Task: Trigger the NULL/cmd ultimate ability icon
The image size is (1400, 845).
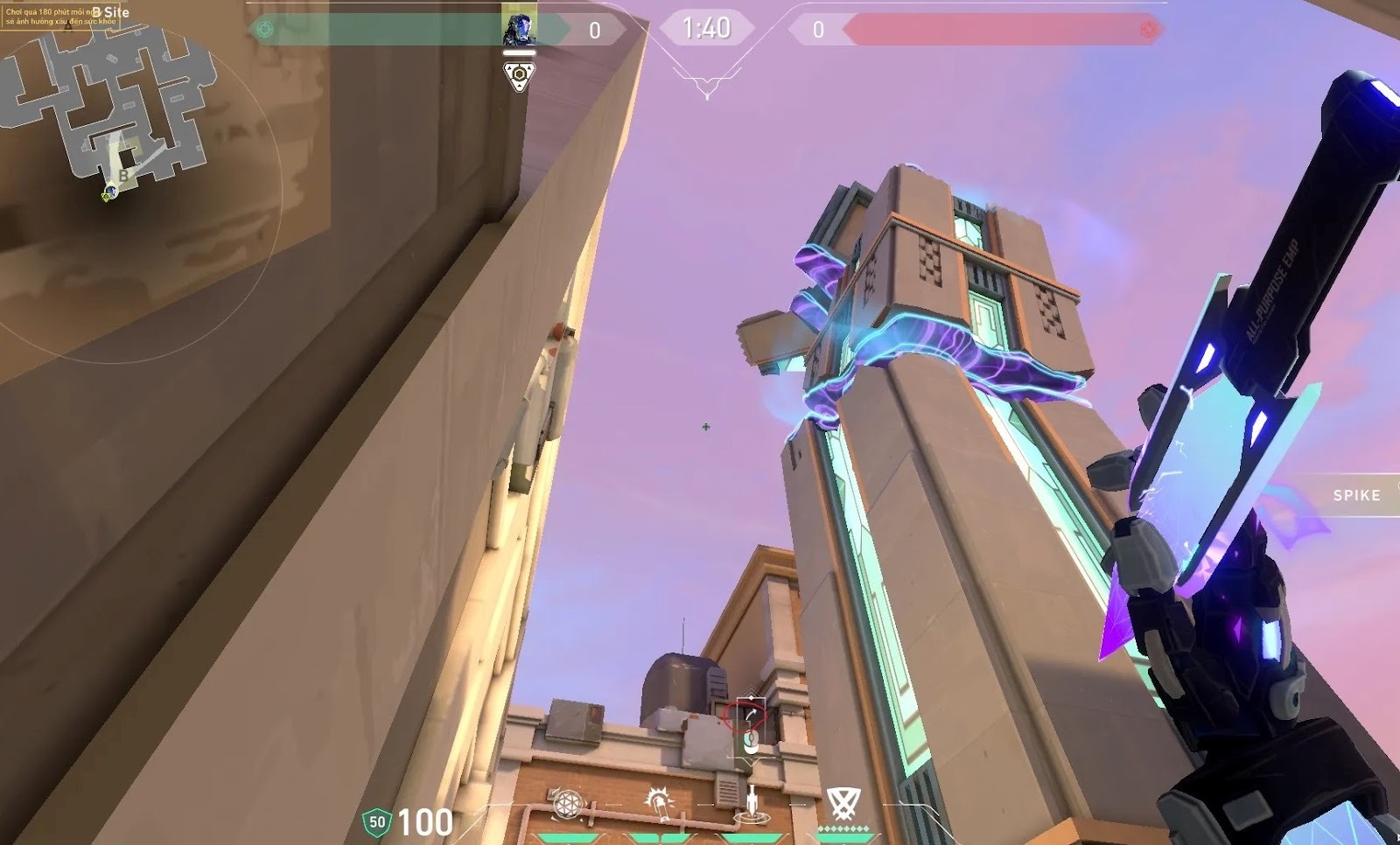Action: (x=843, y=802)
